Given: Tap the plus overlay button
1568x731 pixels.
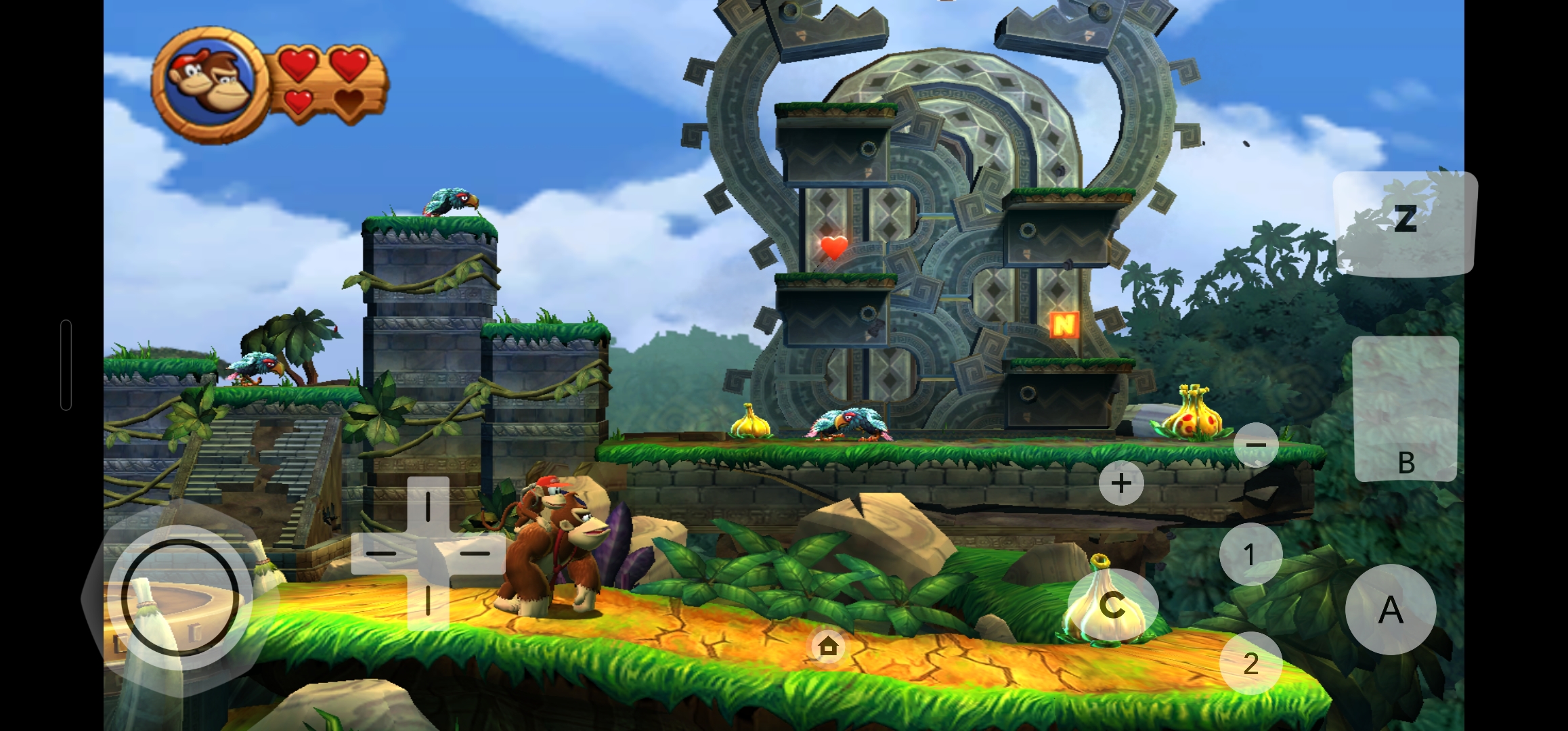Looking at the screenshot, I should pyautogui.click(x=1121, y=483).
